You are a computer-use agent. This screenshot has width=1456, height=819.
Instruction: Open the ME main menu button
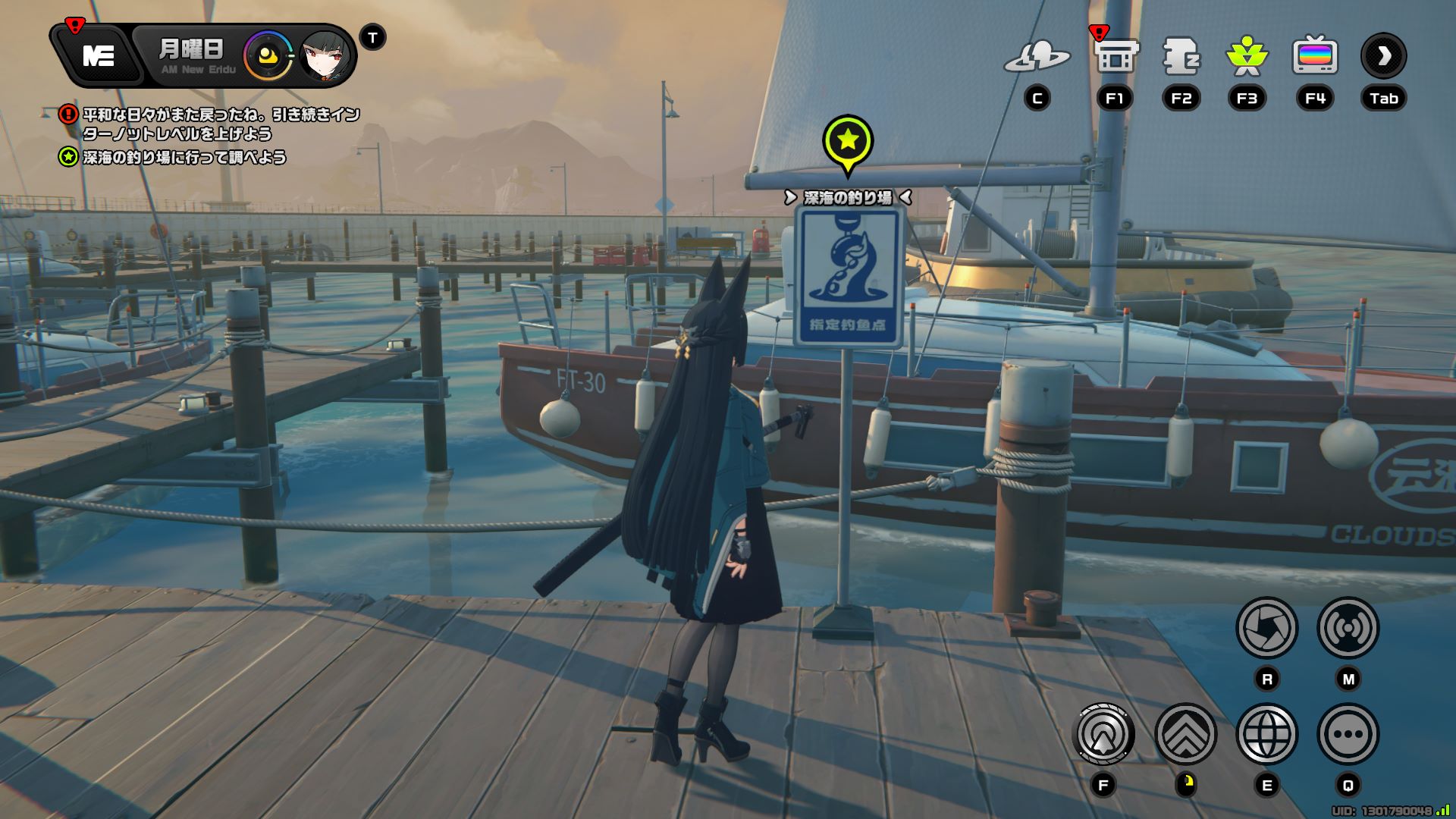[99, 55]
